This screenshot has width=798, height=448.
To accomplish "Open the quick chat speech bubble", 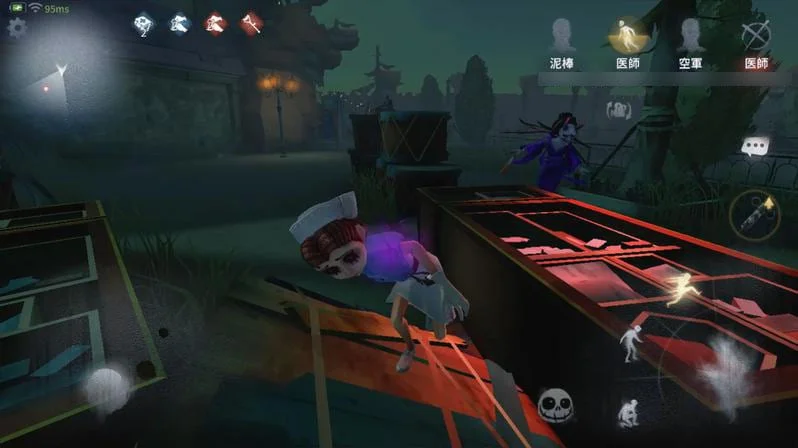I will (753, 147).
